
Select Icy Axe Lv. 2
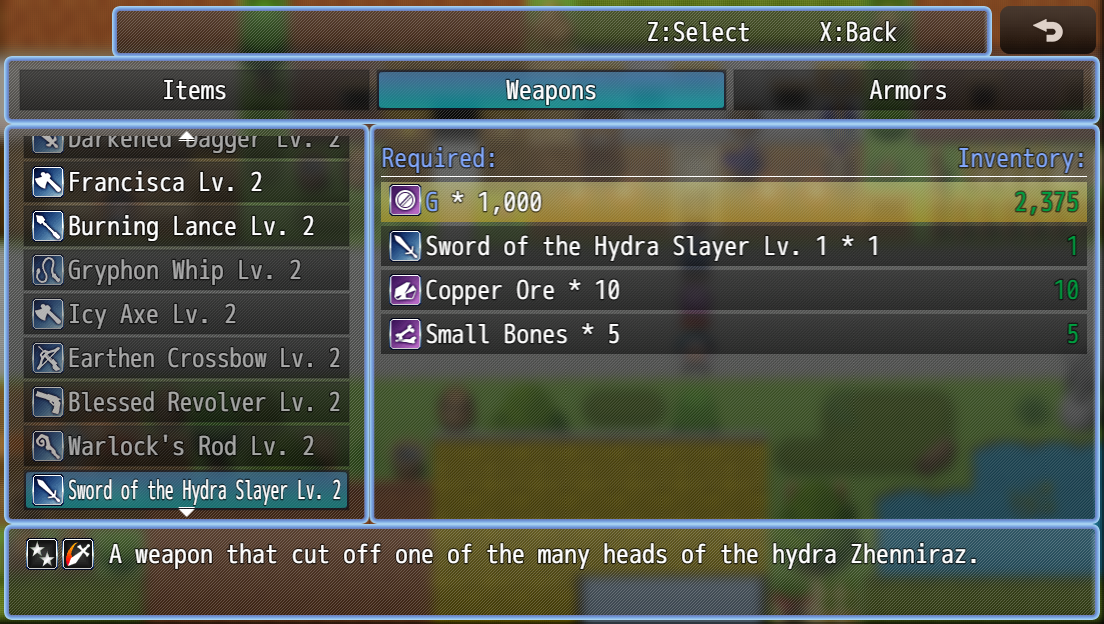pos(187,315)
